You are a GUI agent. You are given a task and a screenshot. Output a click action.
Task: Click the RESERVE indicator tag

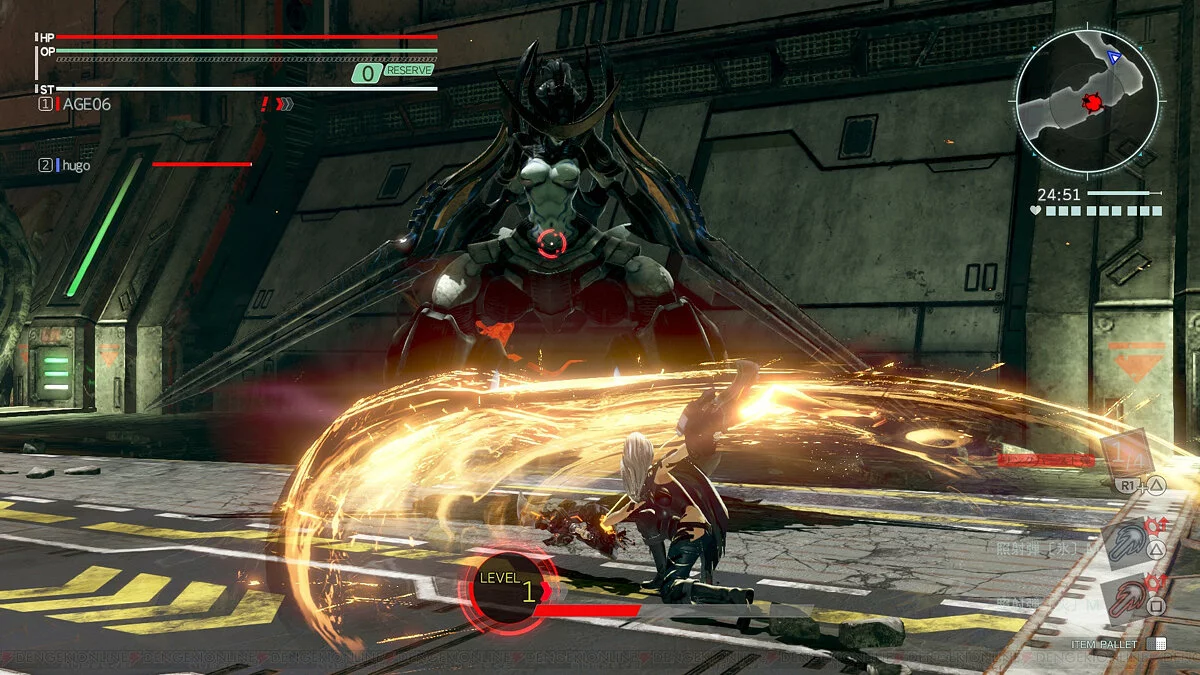[408, 71]
